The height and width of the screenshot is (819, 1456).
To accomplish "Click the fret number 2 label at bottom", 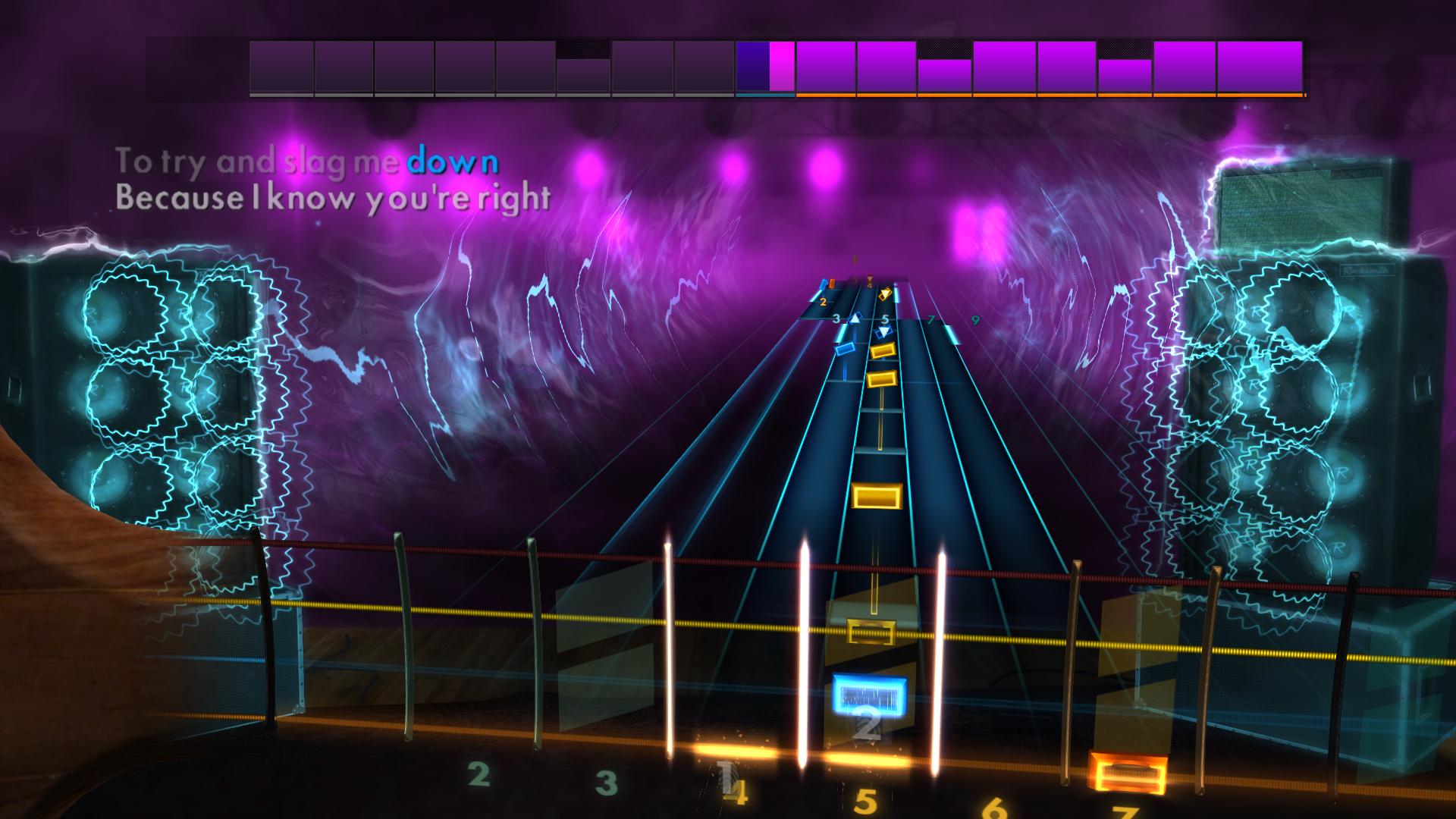I will pyautogui.click(x=478, y=775).
